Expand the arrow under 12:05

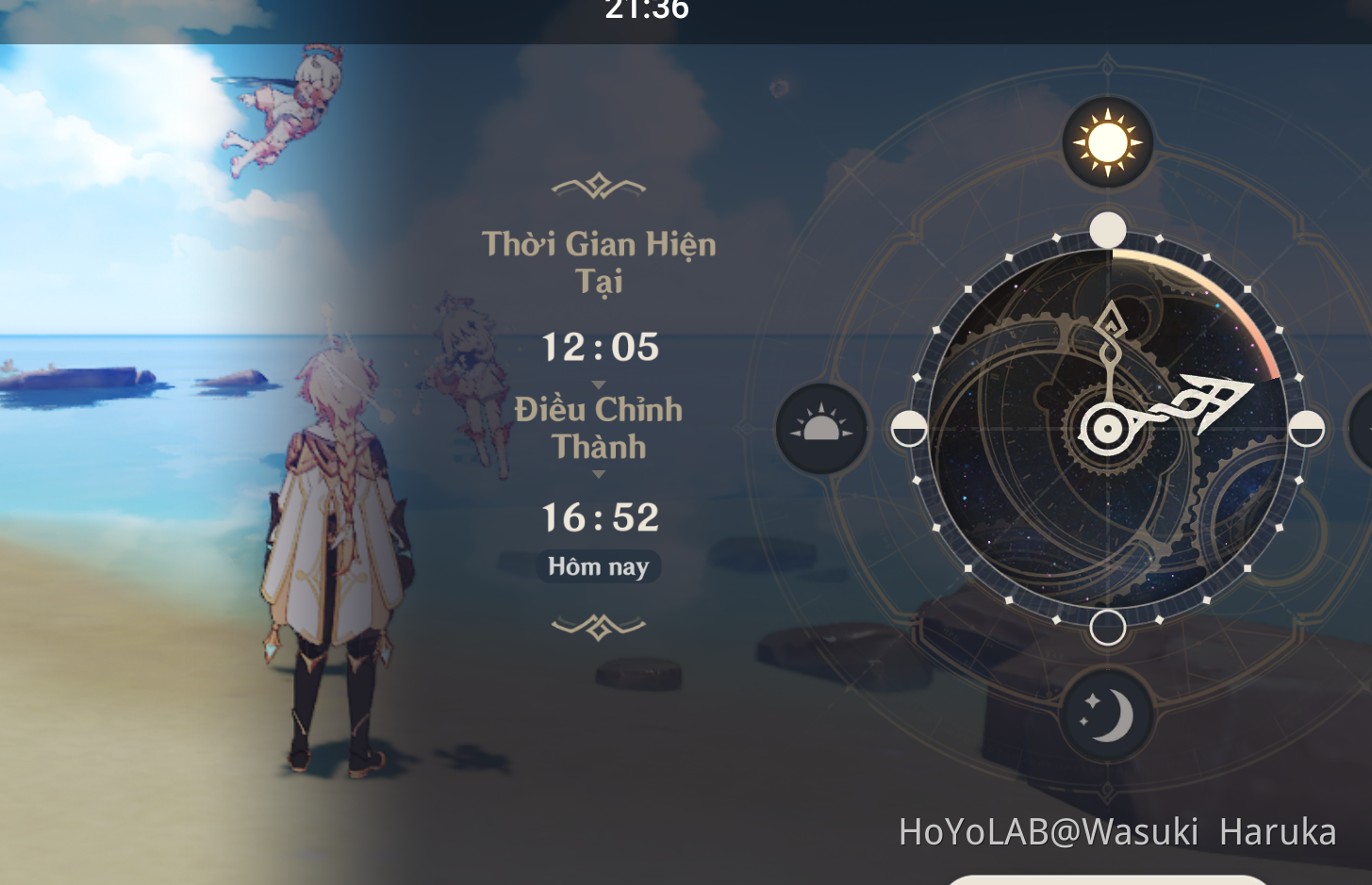[x=598, y=383]
